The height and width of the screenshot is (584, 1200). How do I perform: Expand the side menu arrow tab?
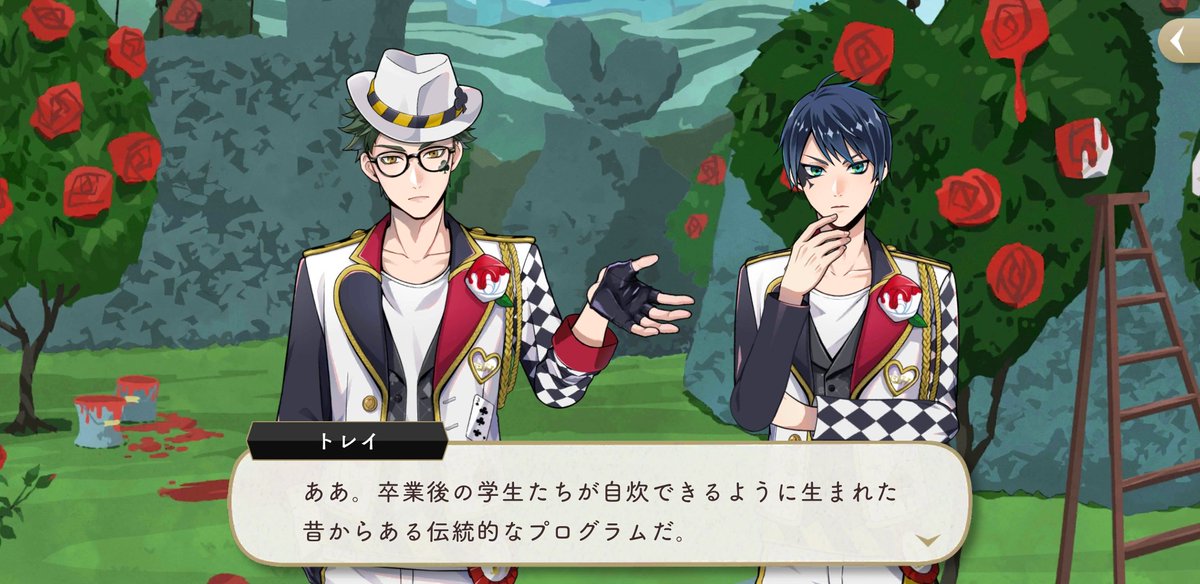coord(1180,42)
